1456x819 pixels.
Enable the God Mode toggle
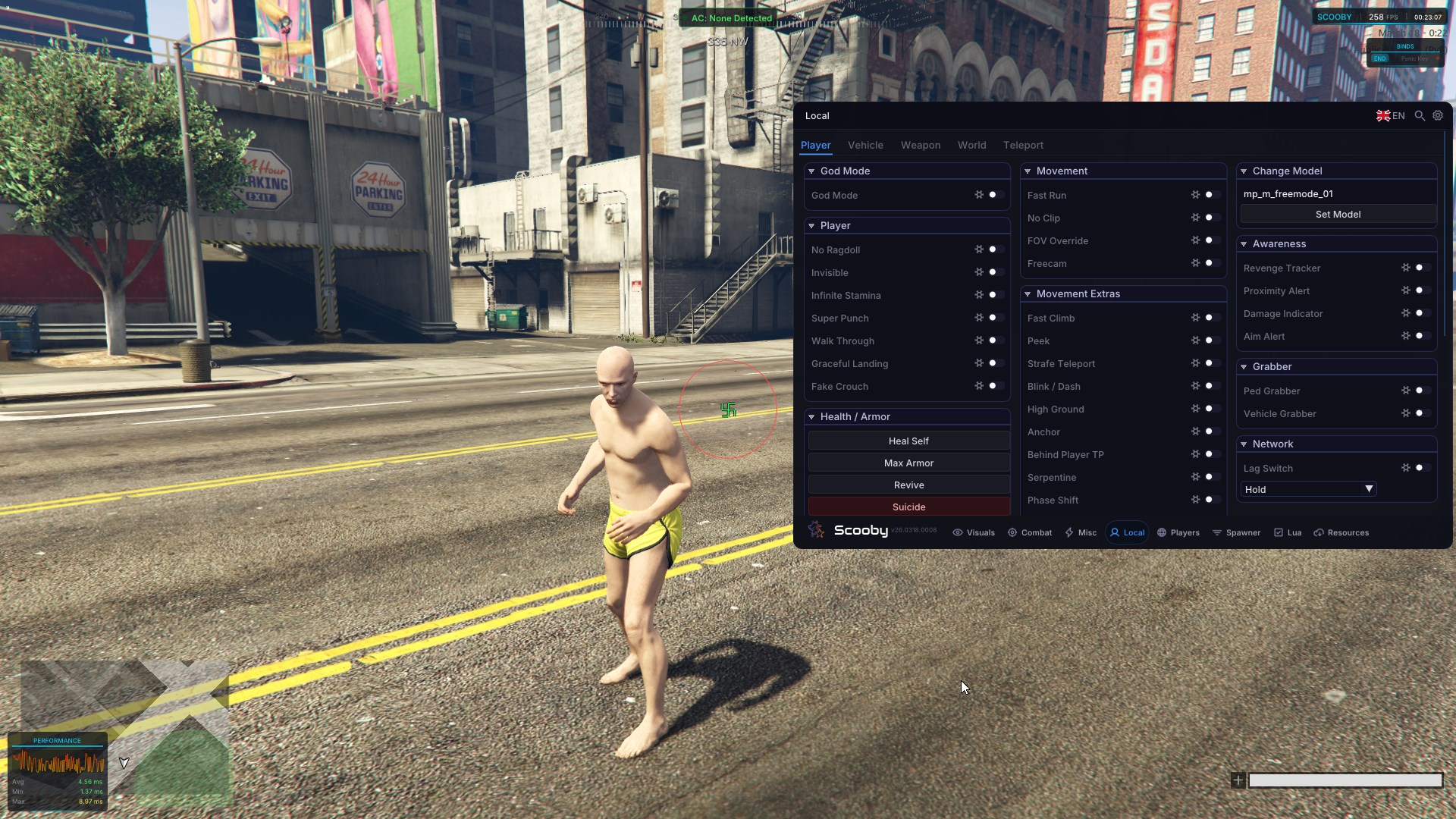click(x=996, y=195)
